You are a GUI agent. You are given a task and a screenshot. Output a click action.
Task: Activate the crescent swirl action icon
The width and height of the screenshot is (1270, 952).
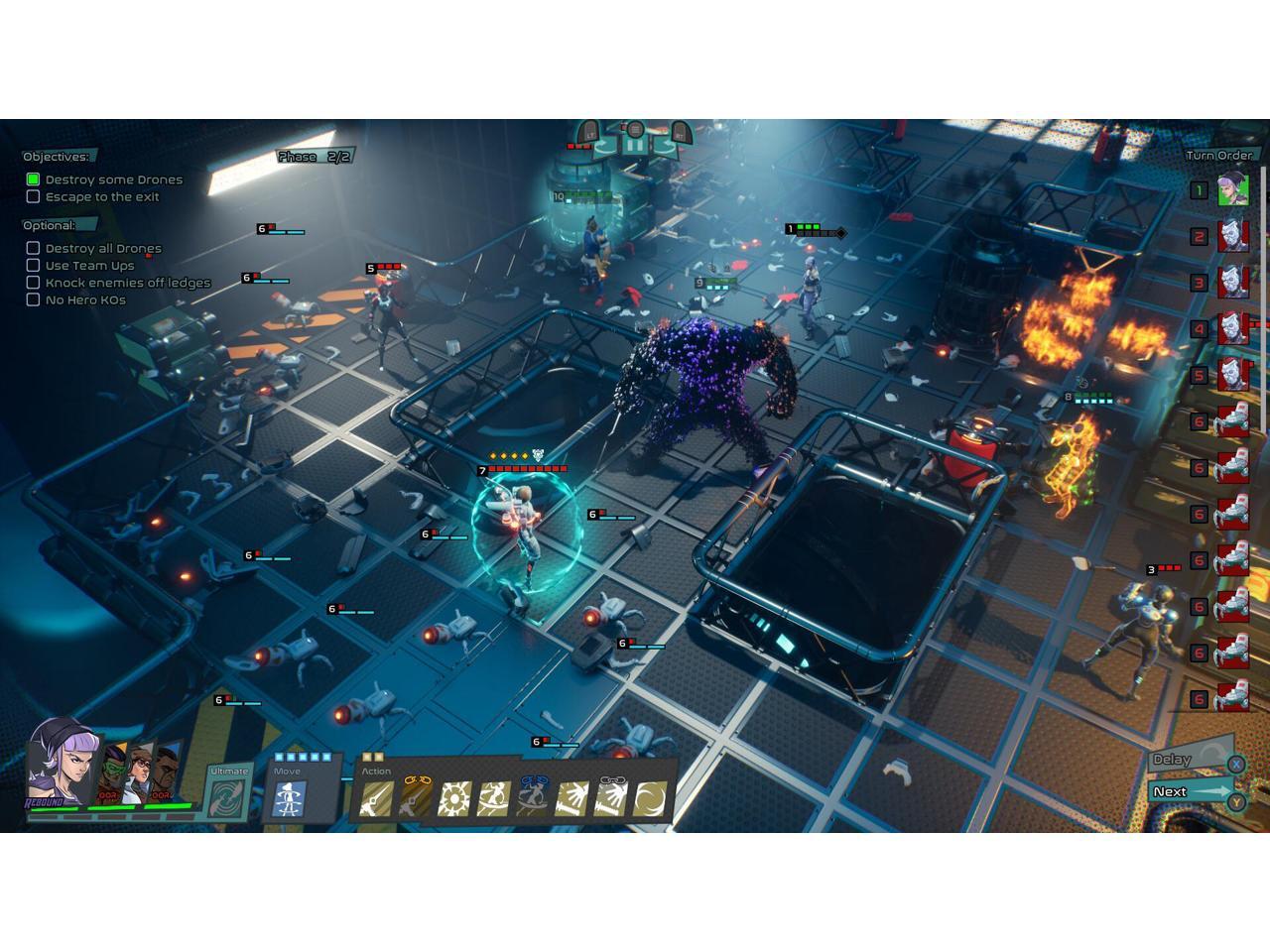click(x=652, y=798)
